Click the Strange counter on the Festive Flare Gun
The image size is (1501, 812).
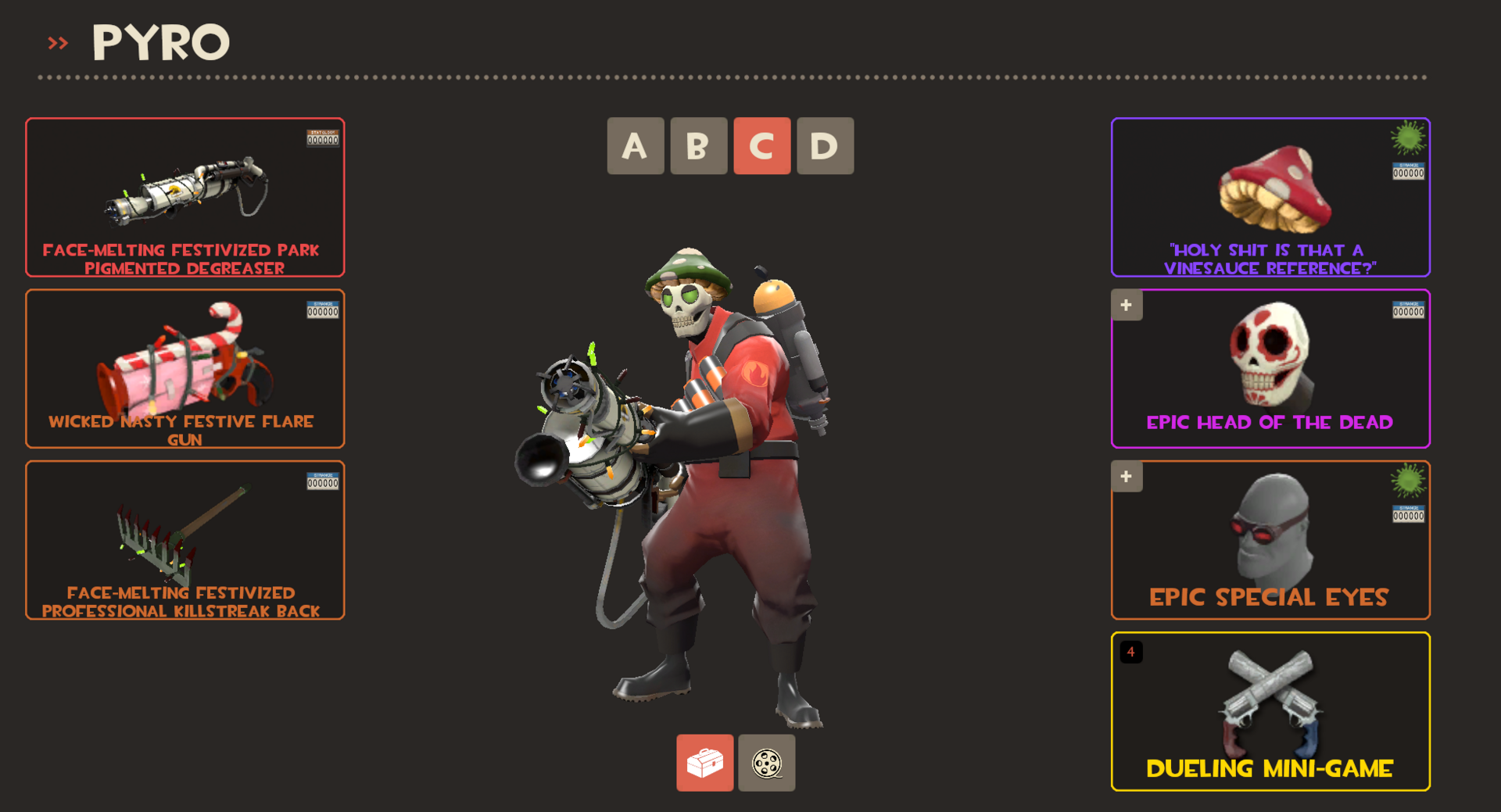(324, 310)
